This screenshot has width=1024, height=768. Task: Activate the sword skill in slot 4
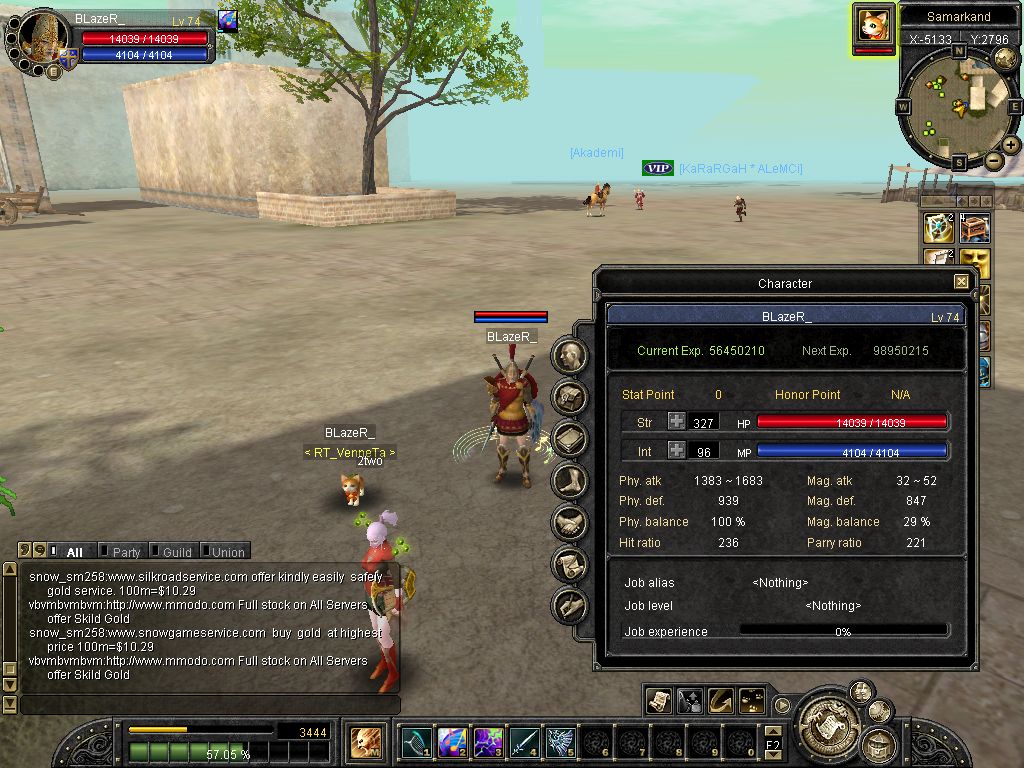pyautogui.click(x=524, y=742)
